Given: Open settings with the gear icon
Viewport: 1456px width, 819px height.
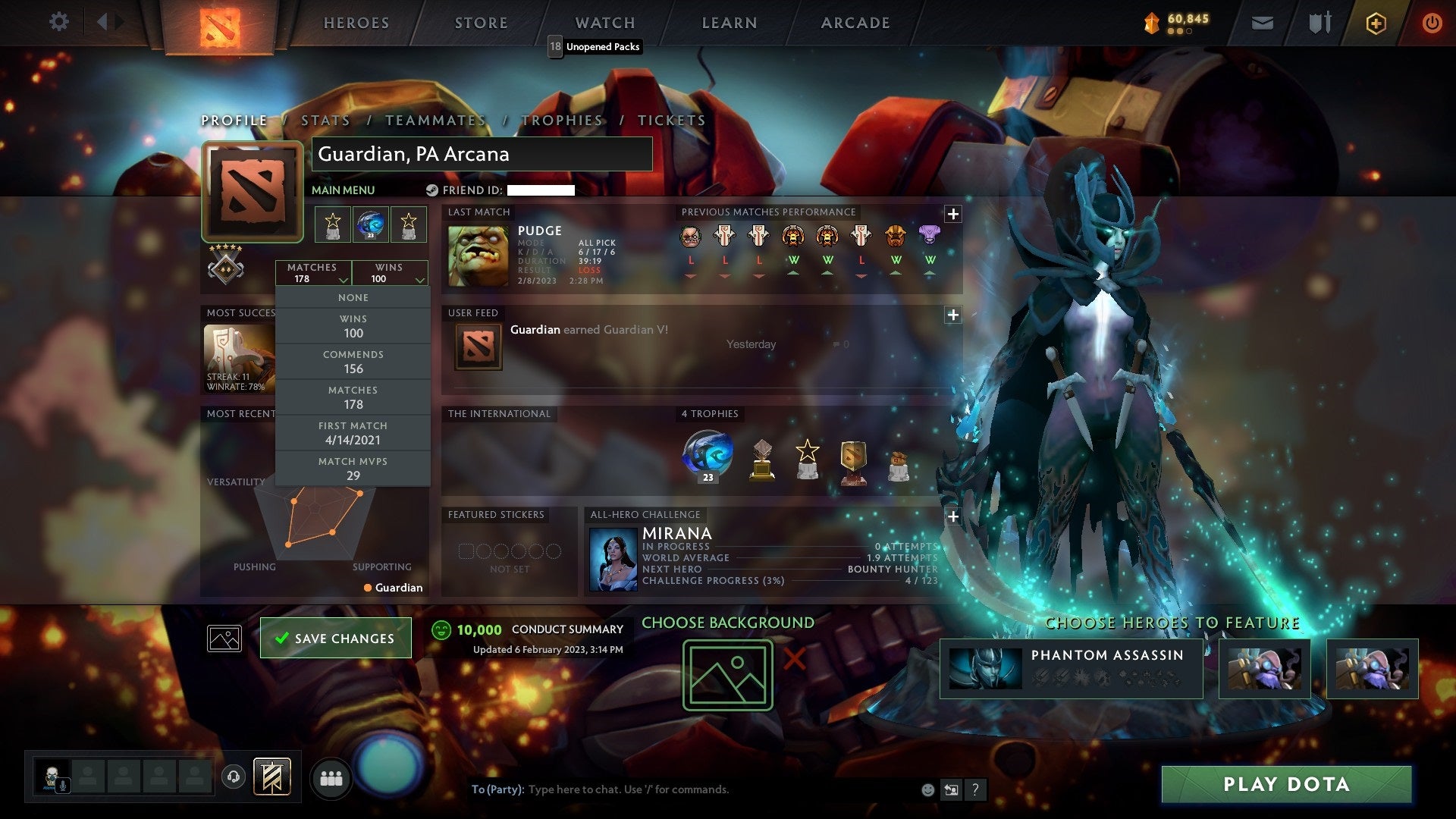Looking at the screenshot, I should (58, 22).
